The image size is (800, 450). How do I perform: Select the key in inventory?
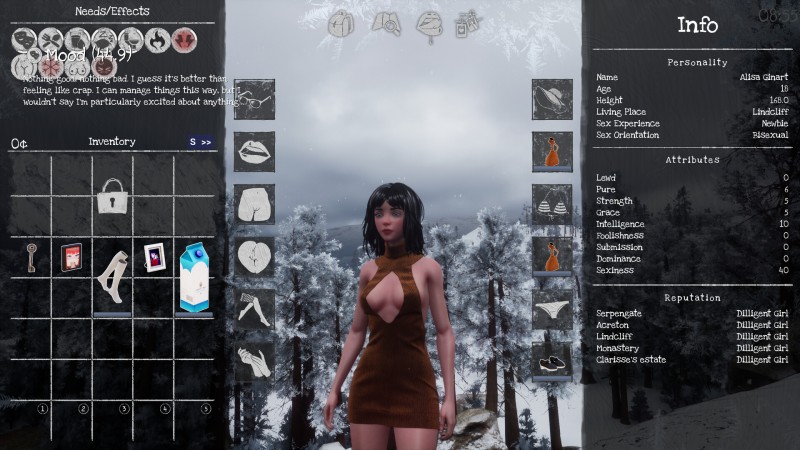[31, 257]
